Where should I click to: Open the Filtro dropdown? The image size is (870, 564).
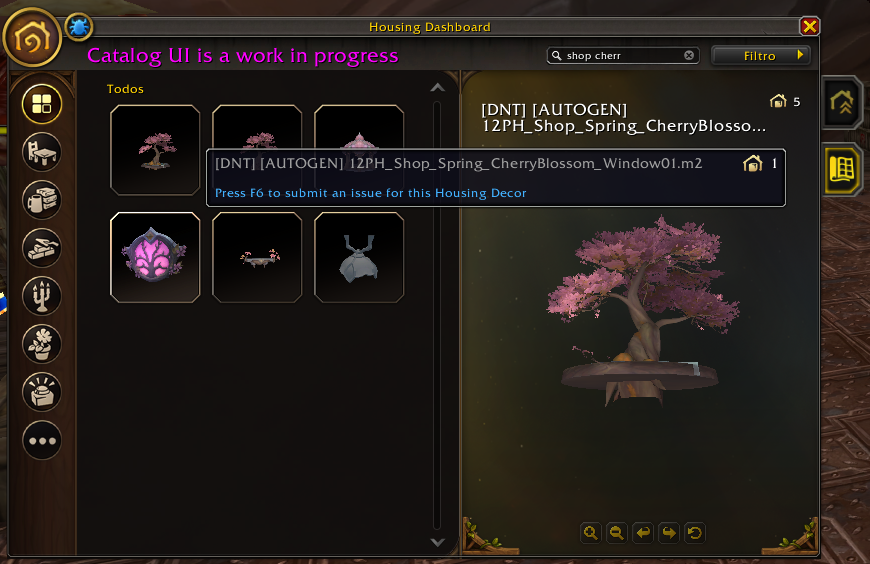point(760,56)
